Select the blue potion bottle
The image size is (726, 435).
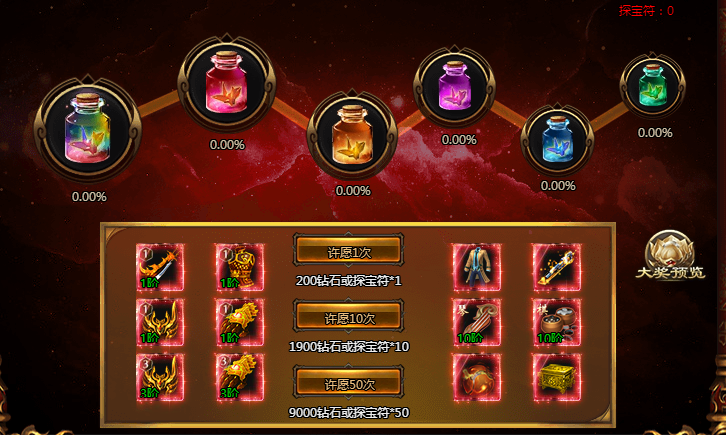[x=557, y=135]
